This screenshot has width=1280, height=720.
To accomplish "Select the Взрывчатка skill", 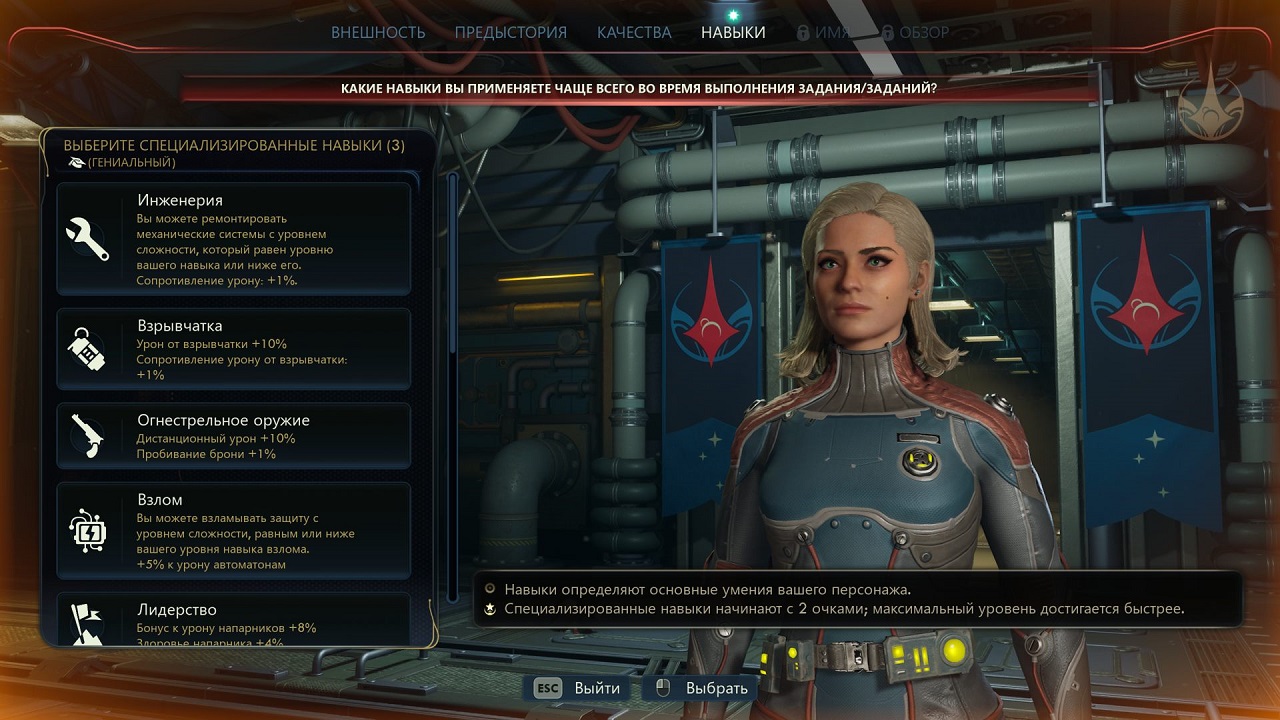I will (x=234, y=349).
